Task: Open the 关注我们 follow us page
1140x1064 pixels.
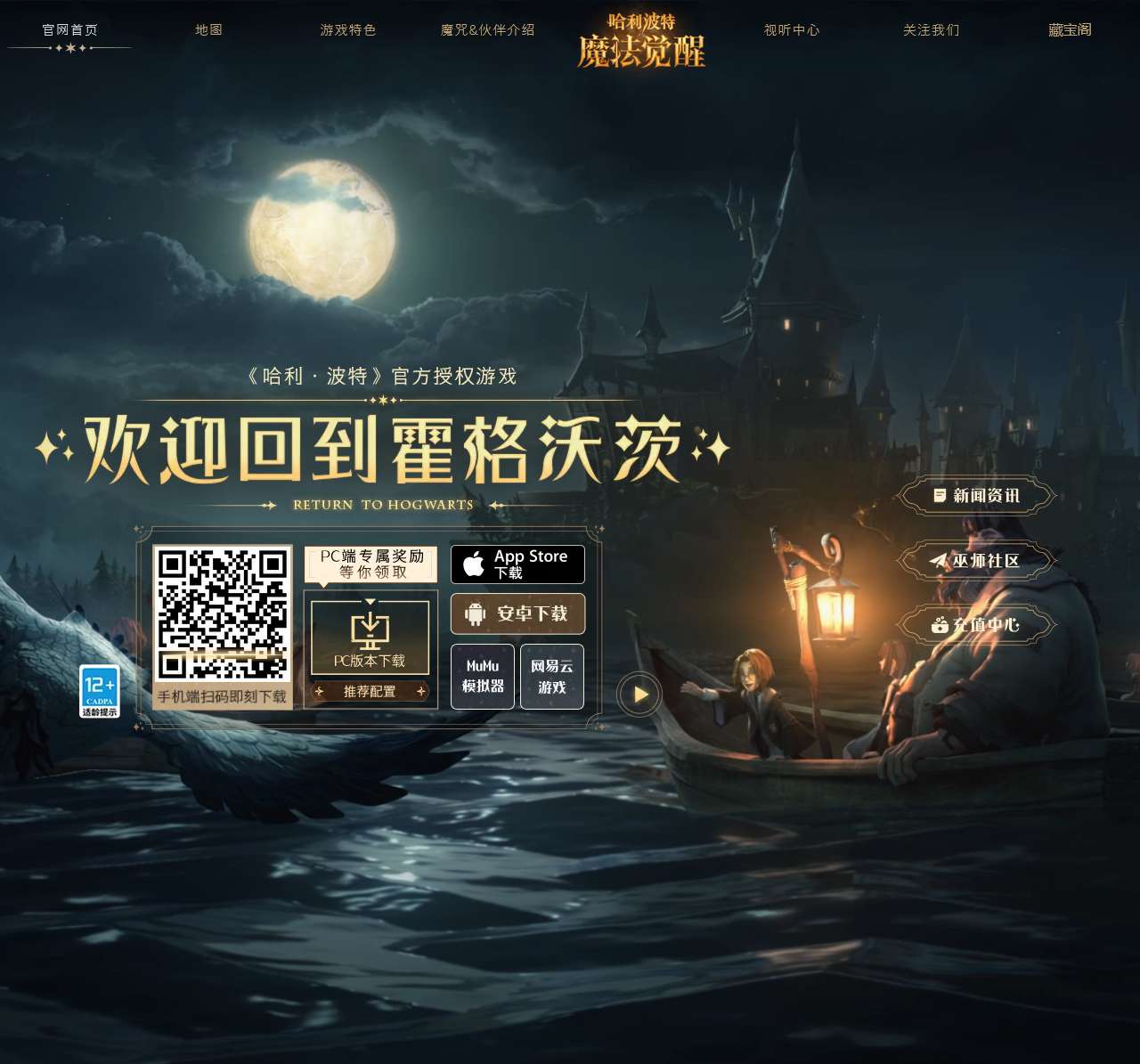Action: tap(930, 29)
